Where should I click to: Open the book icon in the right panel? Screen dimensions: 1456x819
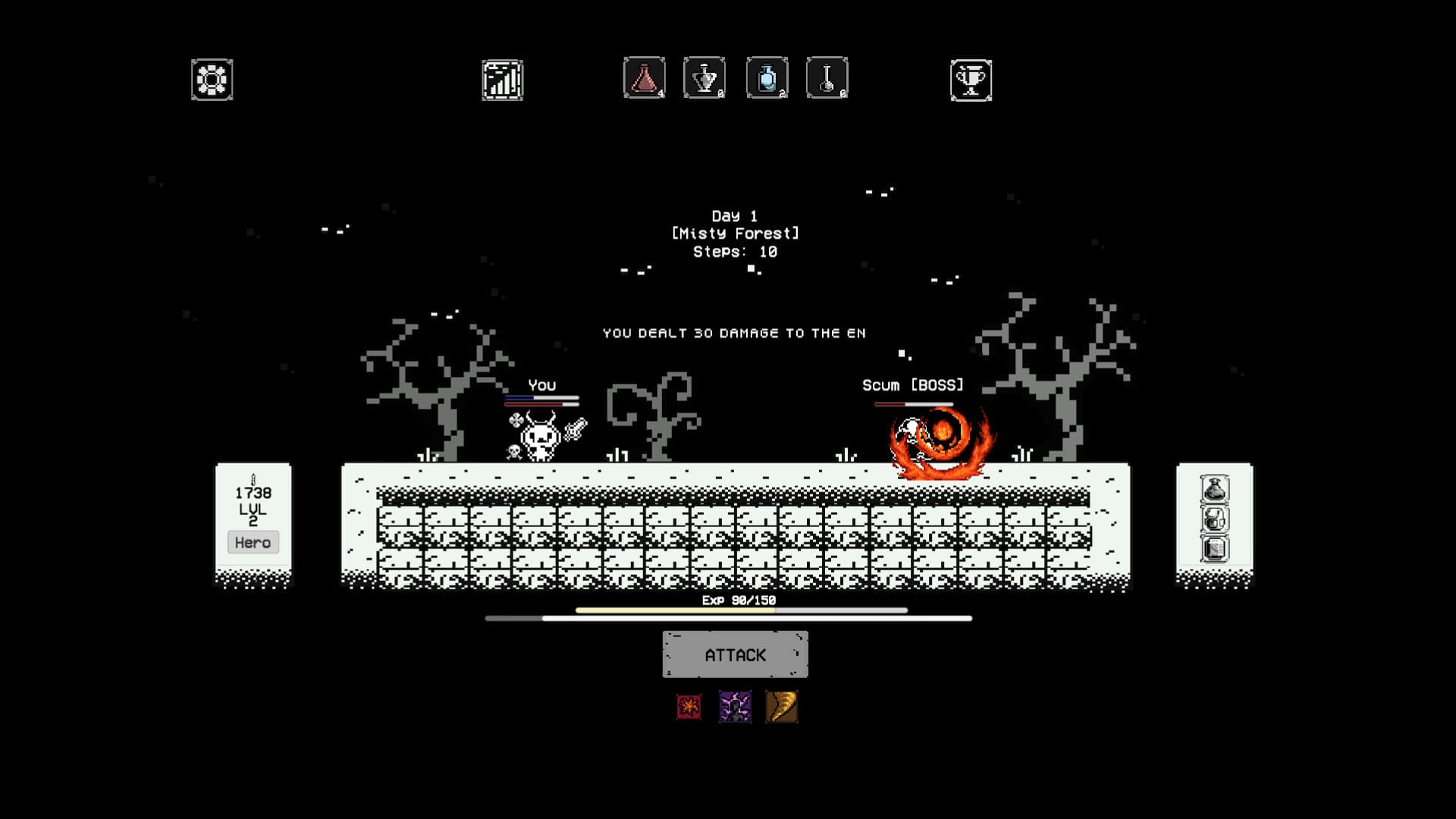pos(1215,548)
